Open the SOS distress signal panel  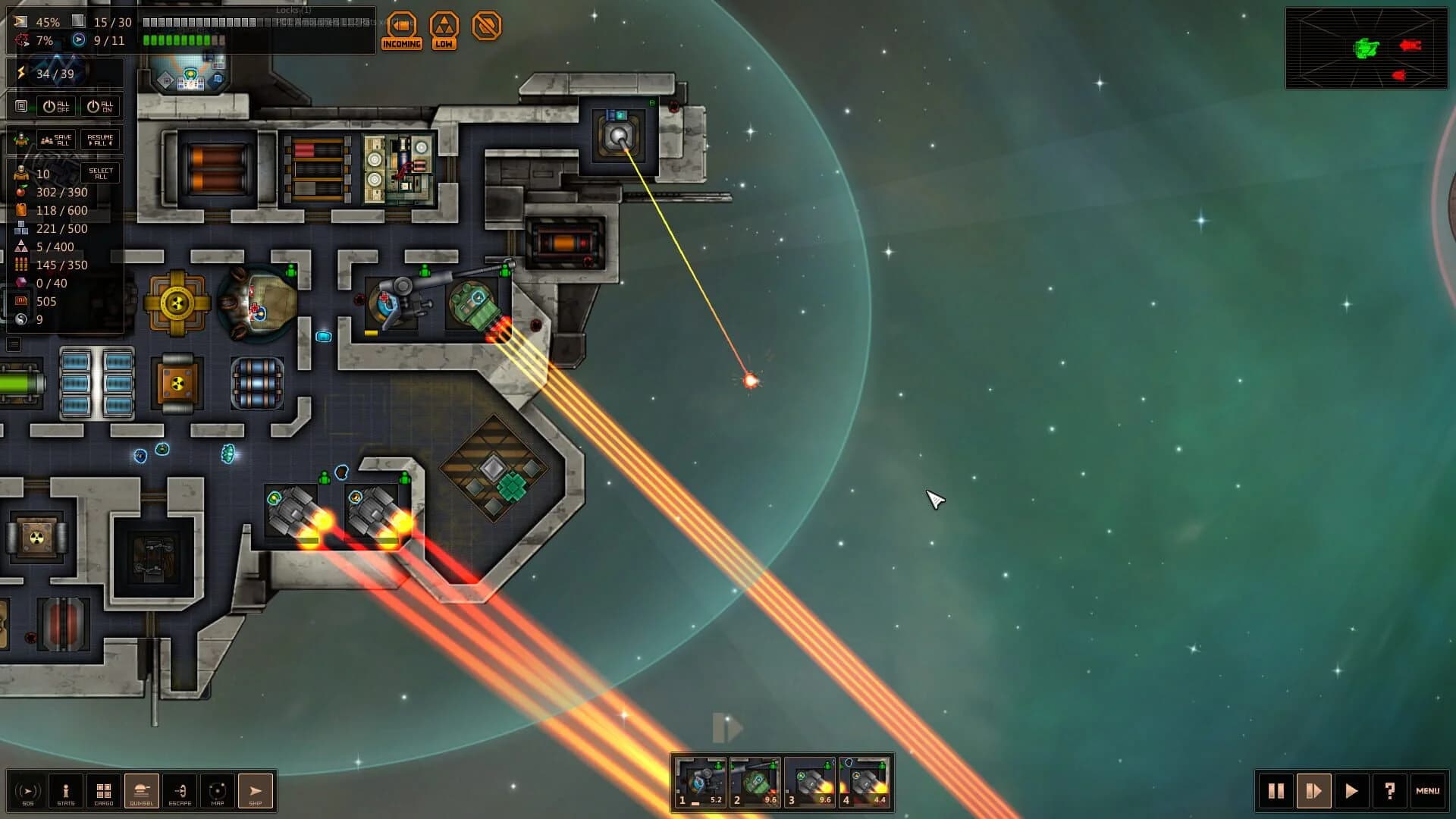tap(27, 791)
